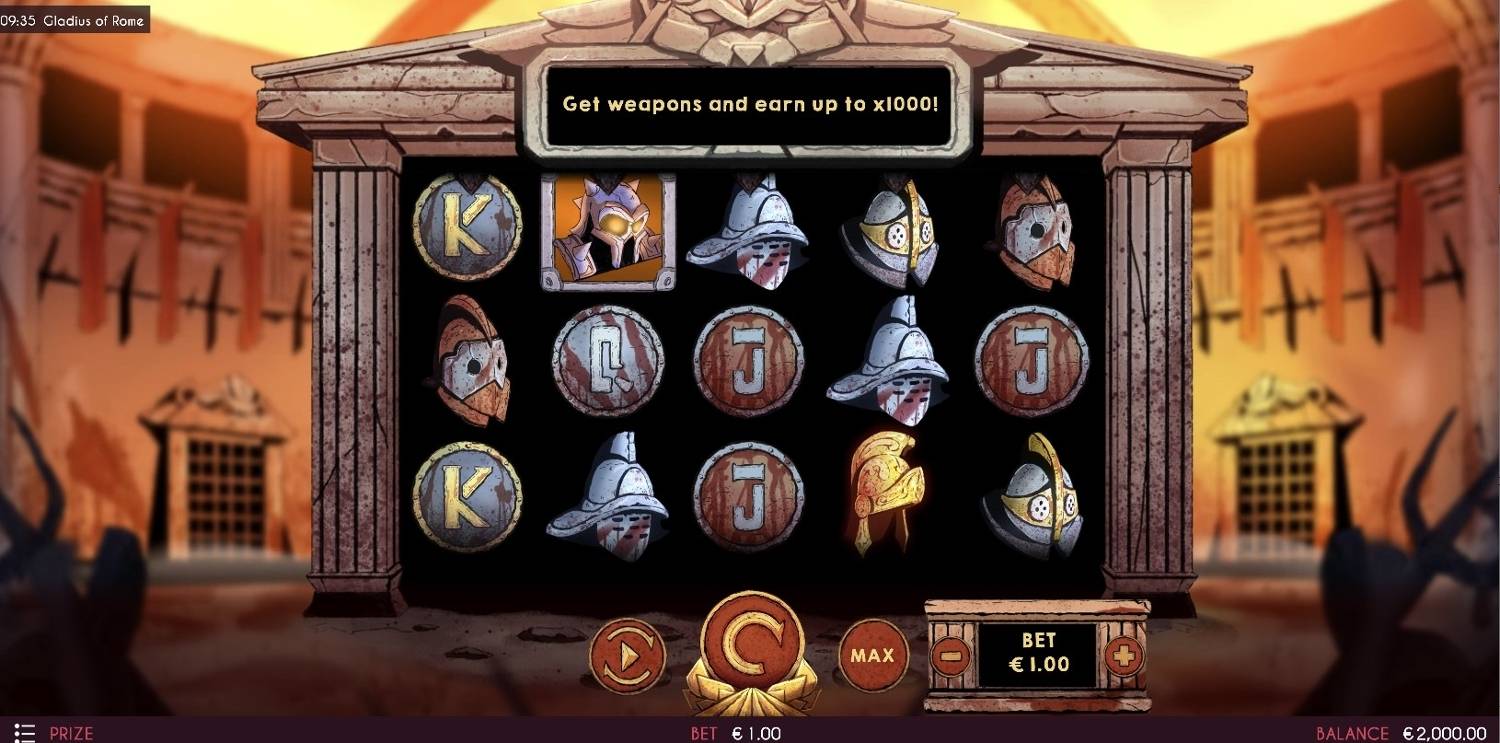Decrease the bet with the minus button
Image resolution: width=1500 pixels, height=743 pixels.
(x=951, y=656)
